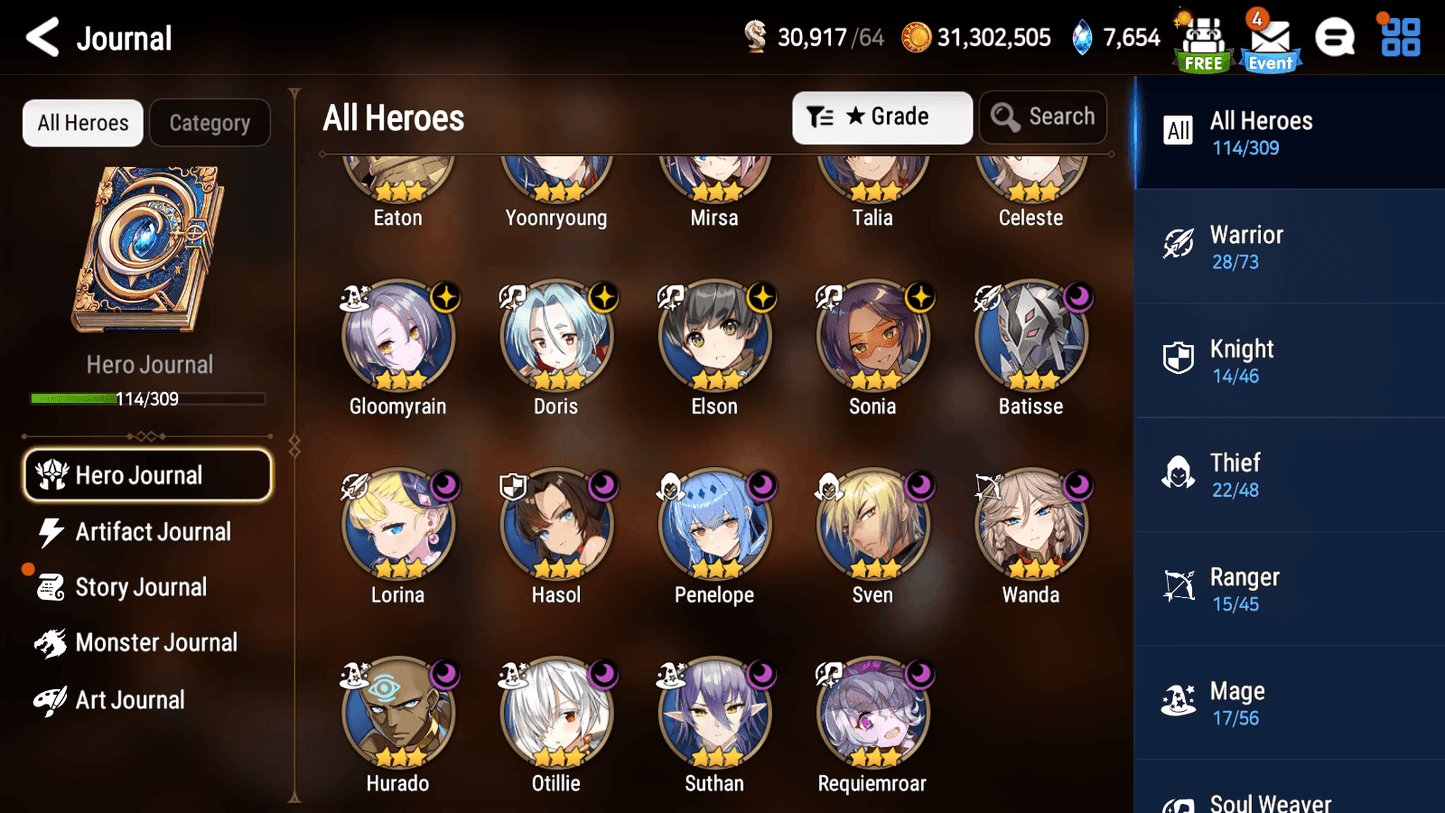
Task: Filter heroes by Mage class
Action: 1288,703
